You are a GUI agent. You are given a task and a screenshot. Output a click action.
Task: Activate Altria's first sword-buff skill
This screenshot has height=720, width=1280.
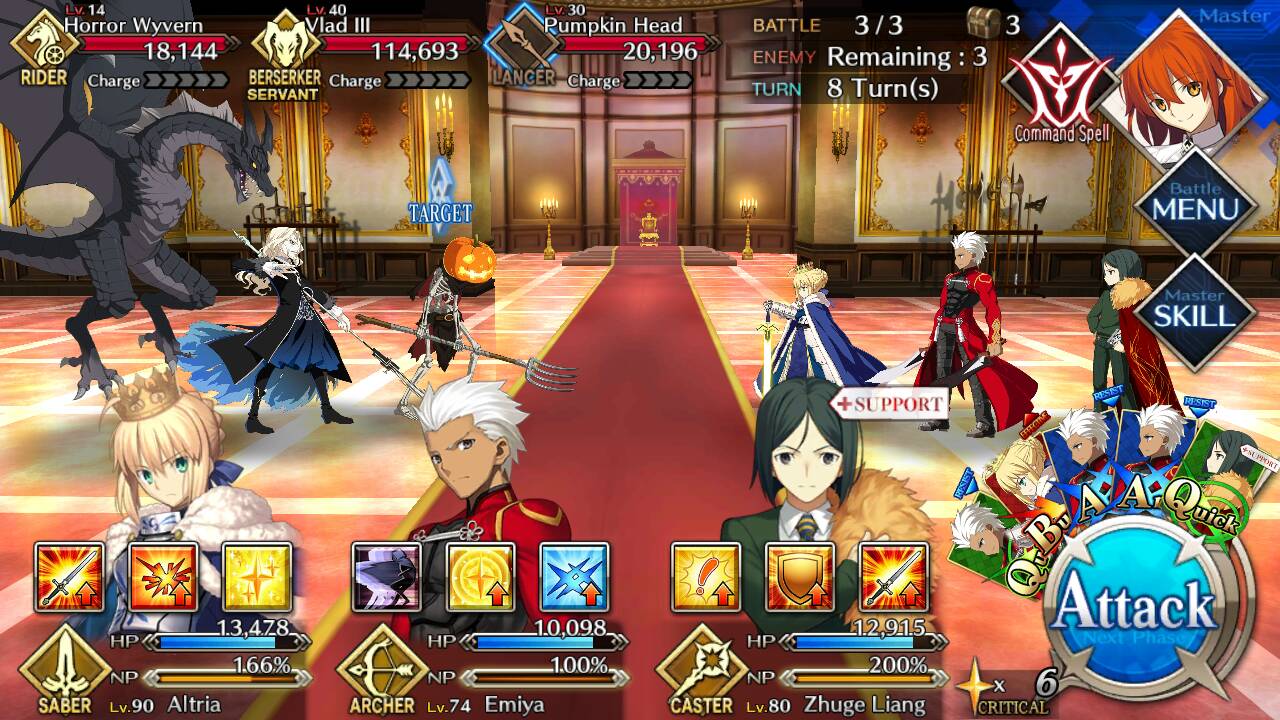coord(69,577)
